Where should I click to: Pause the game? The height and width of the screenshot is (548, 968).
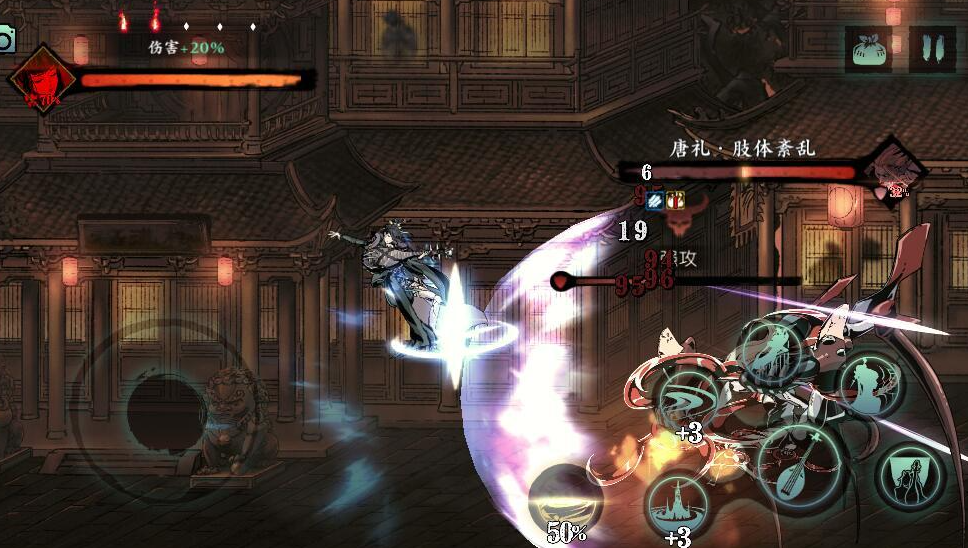click(932, 49)
